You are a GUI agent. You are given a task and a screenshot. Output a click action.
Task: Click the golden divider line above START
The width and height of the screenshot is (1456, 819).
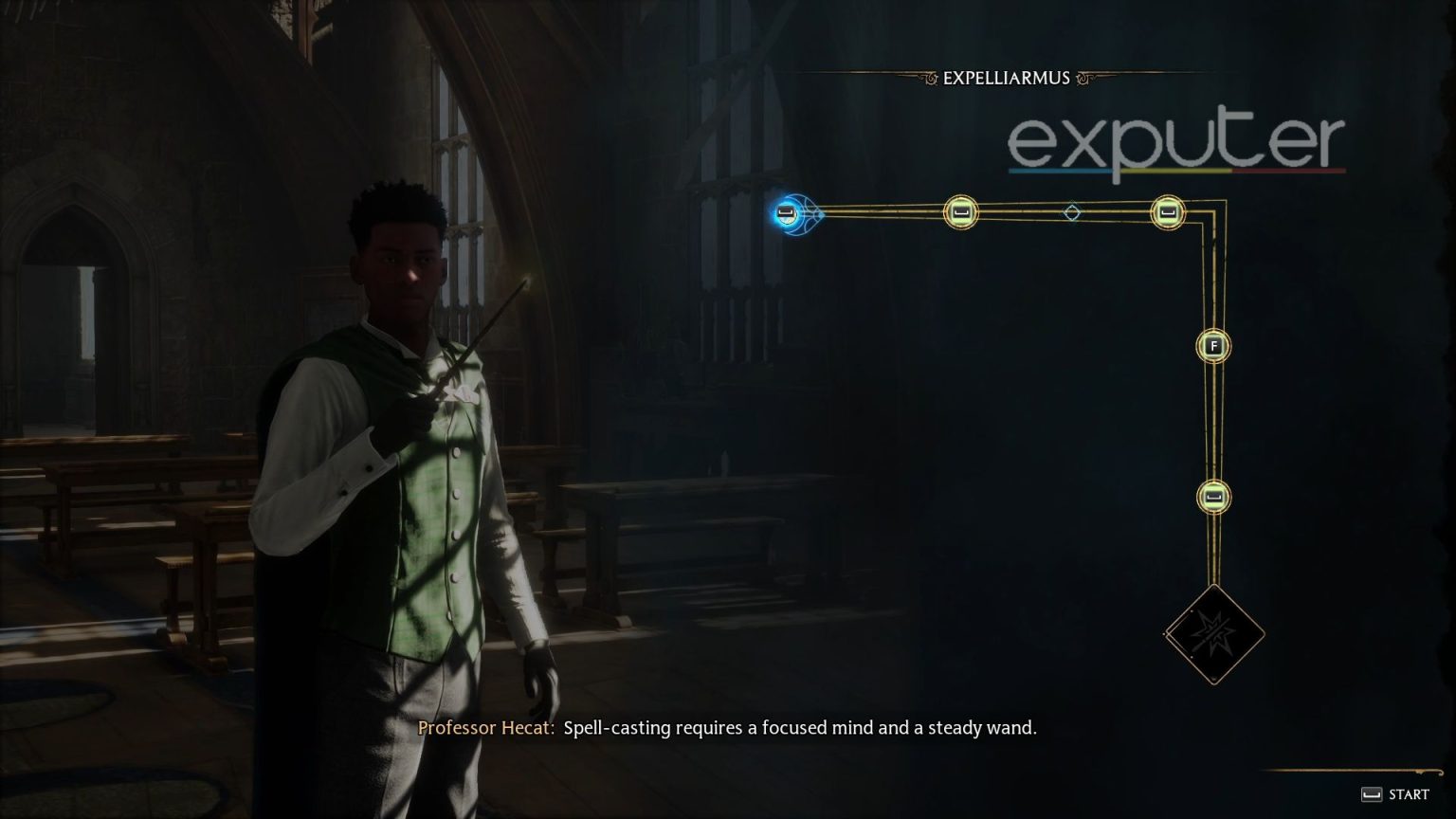[1356, 770]
